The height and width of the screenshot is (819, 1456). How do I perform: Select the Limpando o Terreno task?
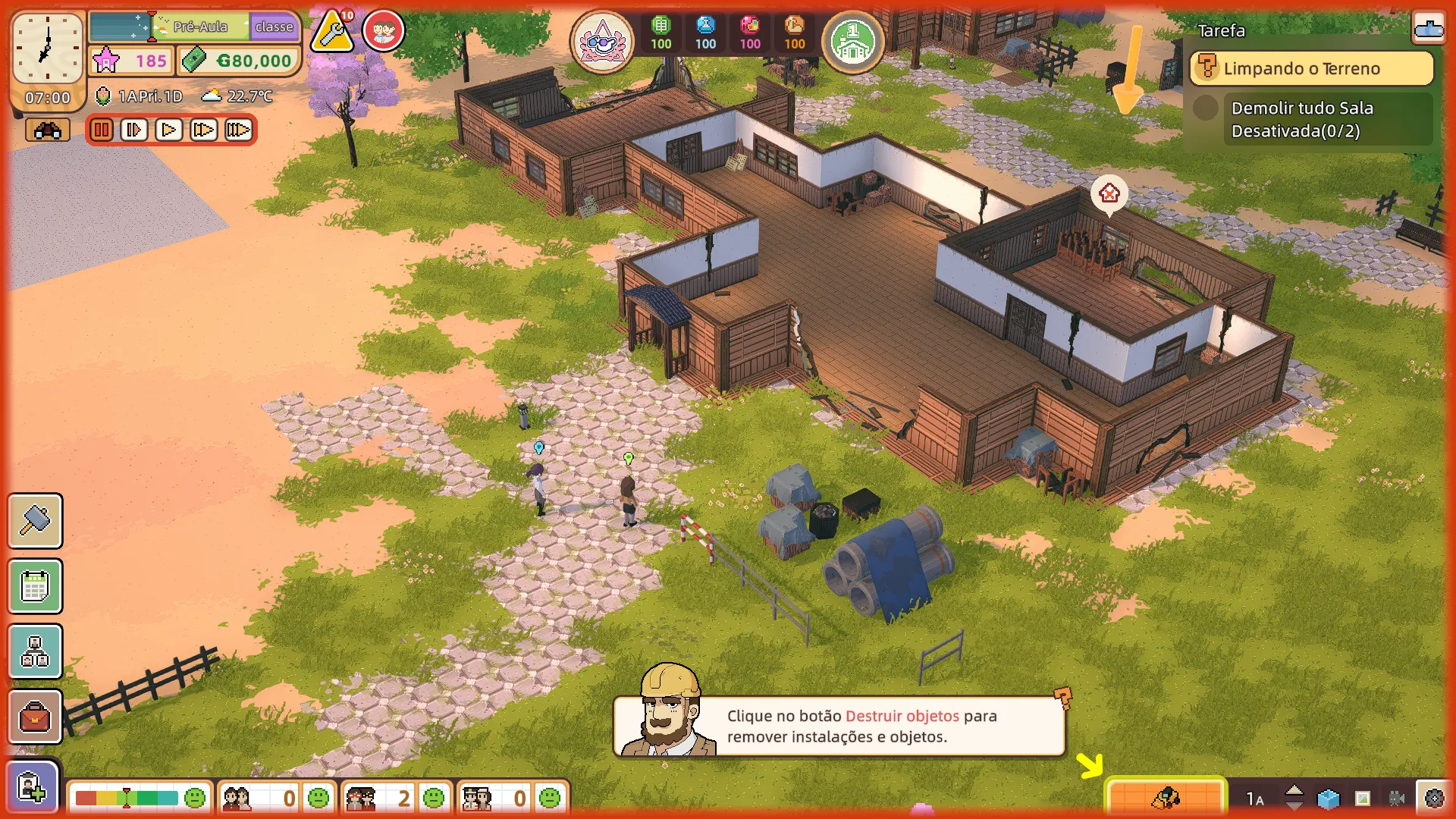(x=1311, y=69)
